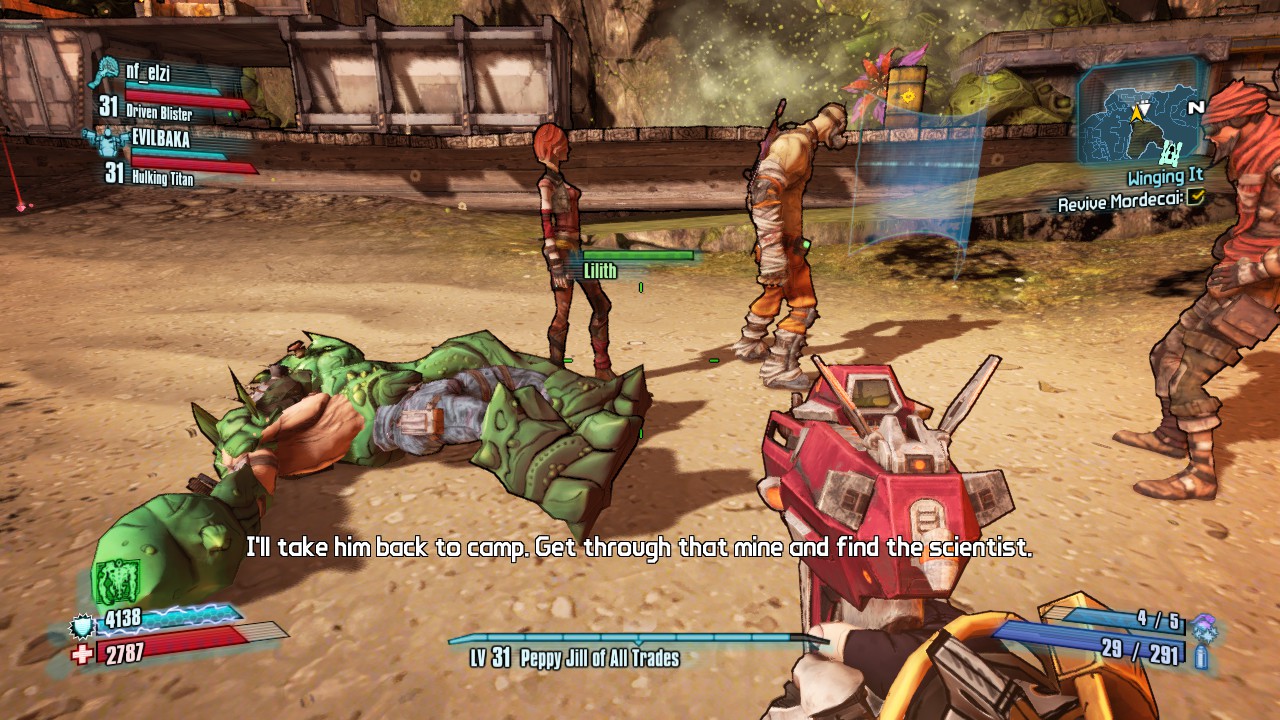Click the shield icon beside 4138
Screen dimensions: 1280x720
coord(81,626)
